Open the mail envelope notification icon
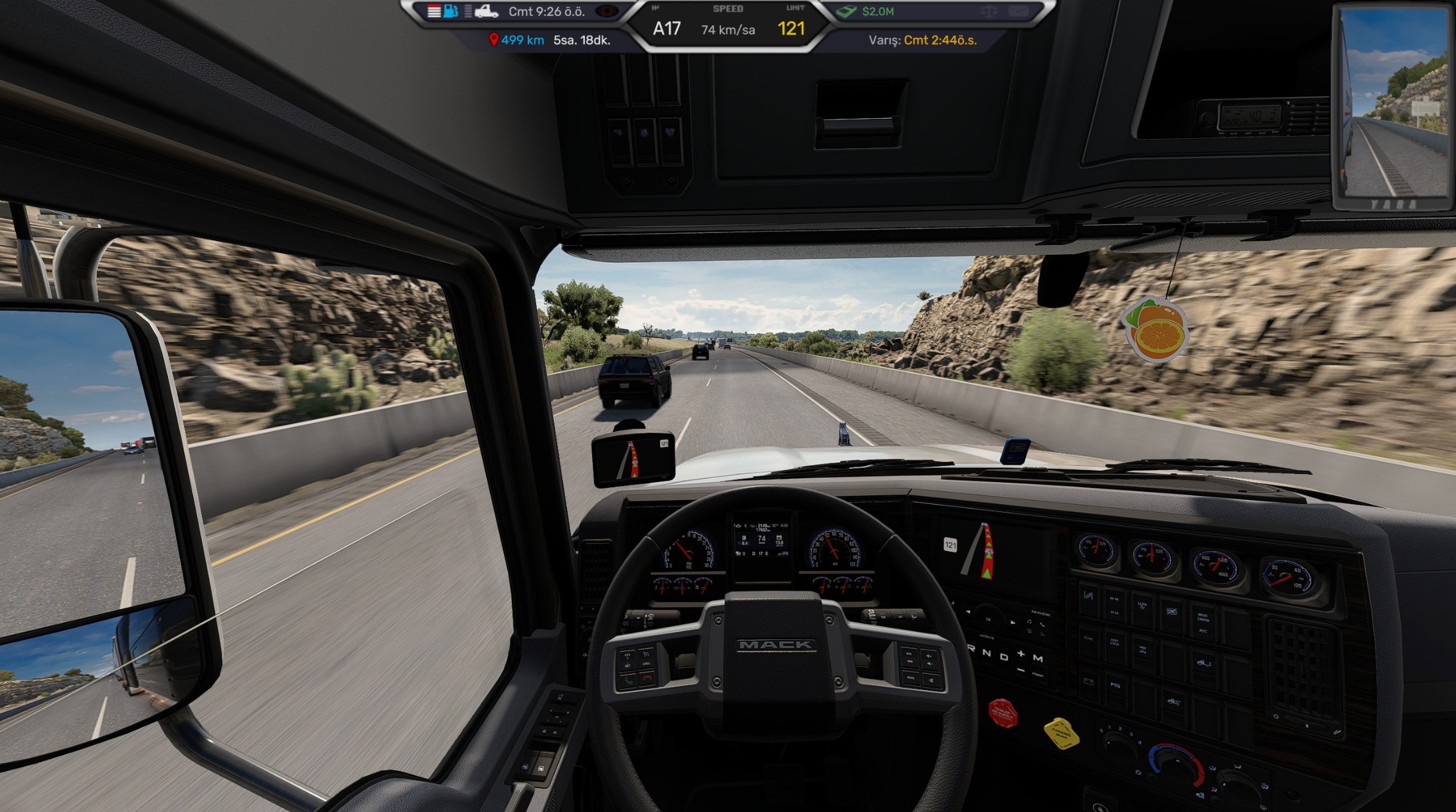The image size is (1456, 812). 1018,11
